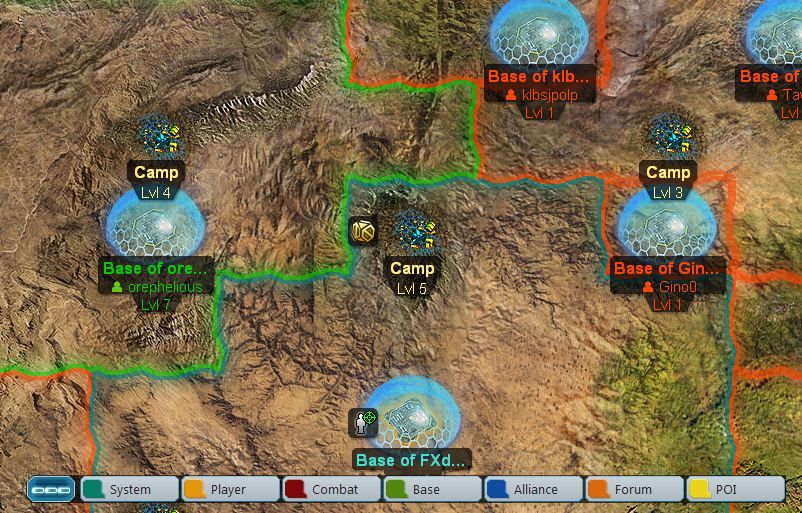Click the soldier target icon beside FXd base
Screen dimensions: 802x513
(x=363, y=422)
